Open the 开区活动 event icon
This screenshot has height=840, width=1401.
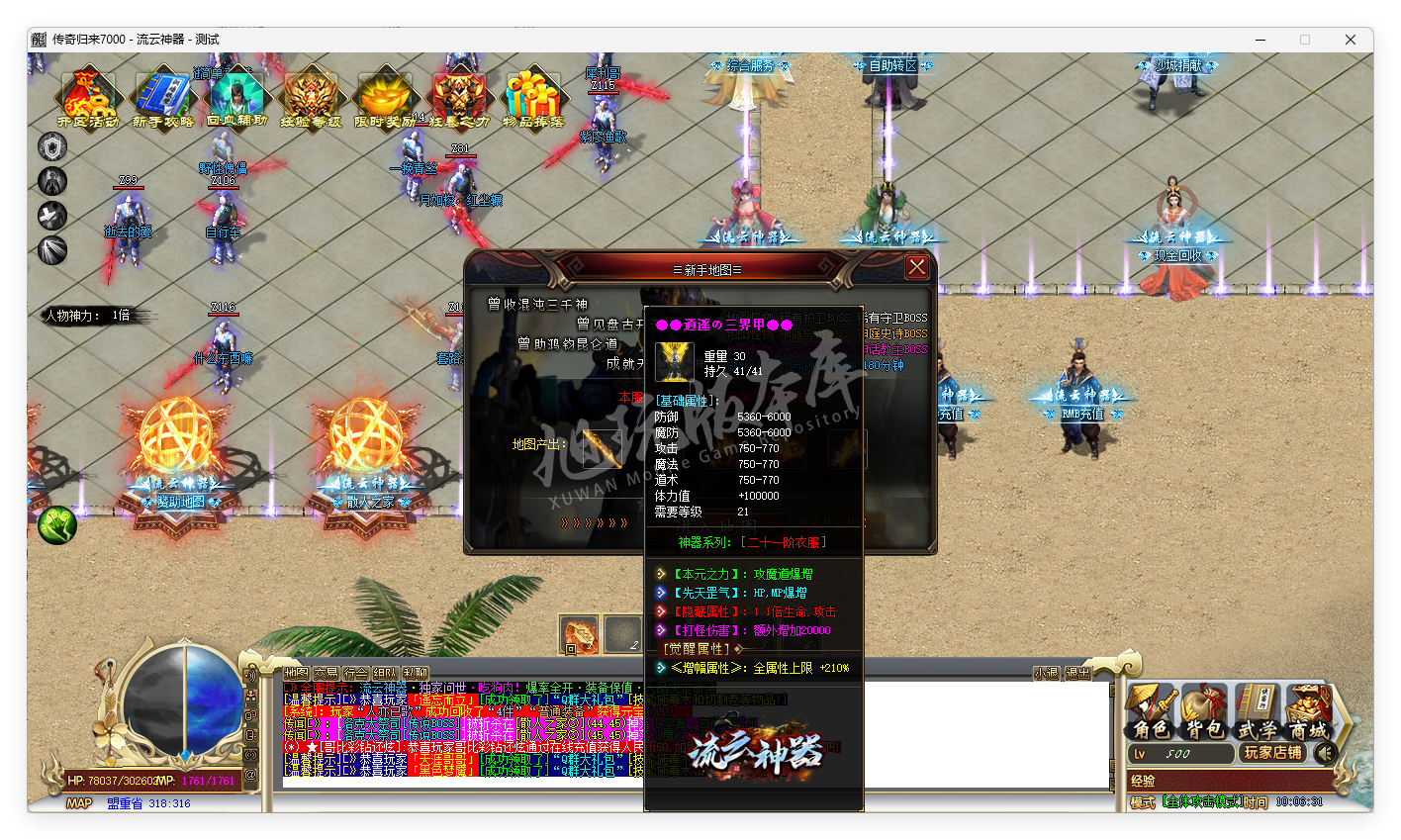pyautogui.click(x=87, y=96)
